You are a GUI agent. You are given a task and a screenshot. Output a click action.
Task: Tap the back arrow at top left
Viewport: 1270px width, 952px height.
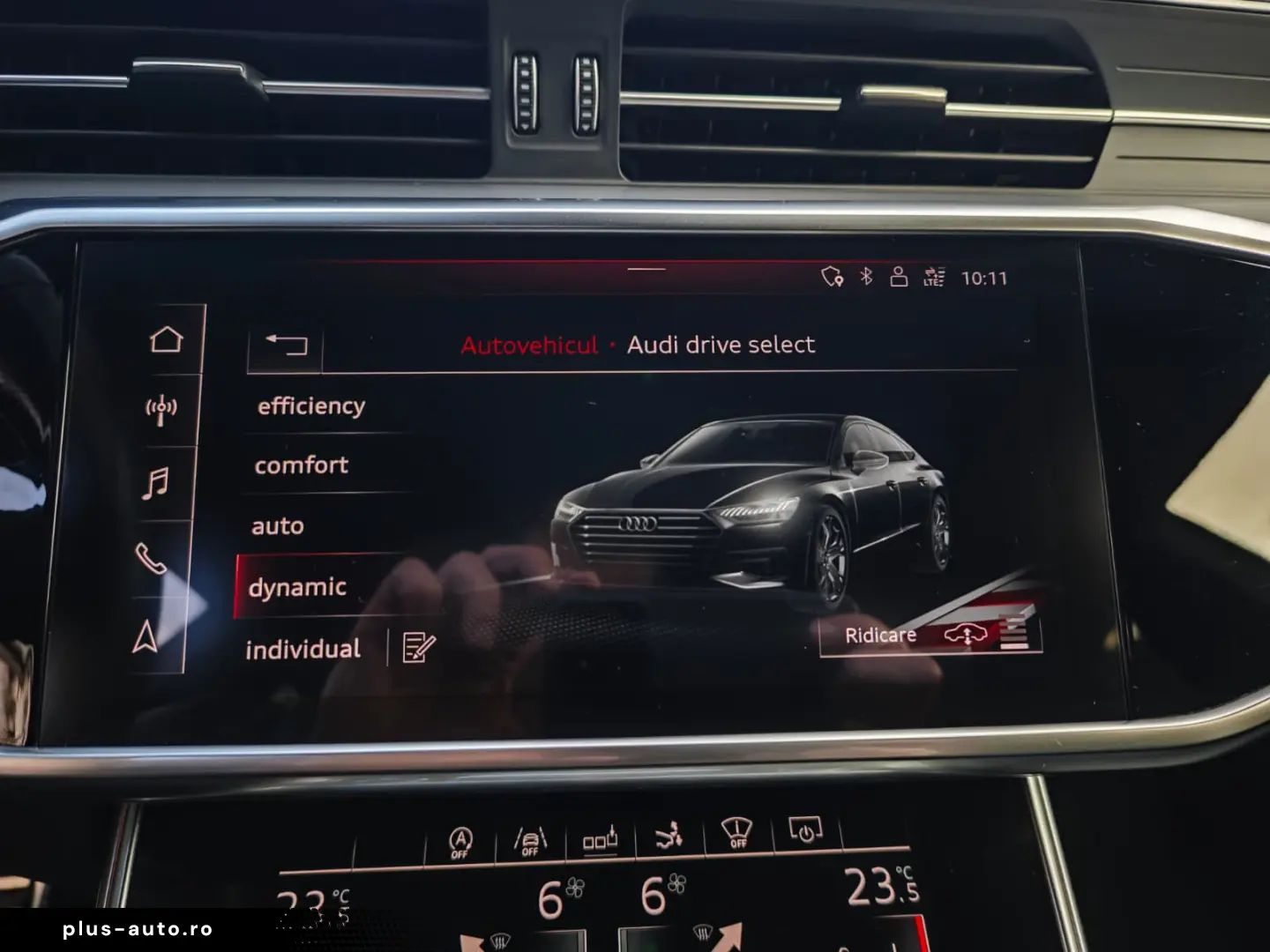click(x=286, y=344)
